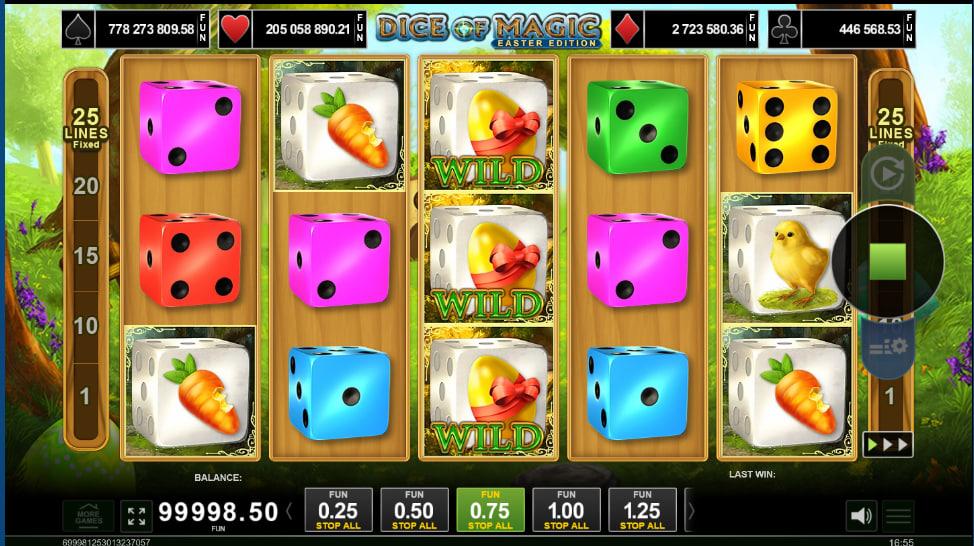Toggle fullscreen mode
Viewport: 974px width, 546px height.
click(137, 516)
